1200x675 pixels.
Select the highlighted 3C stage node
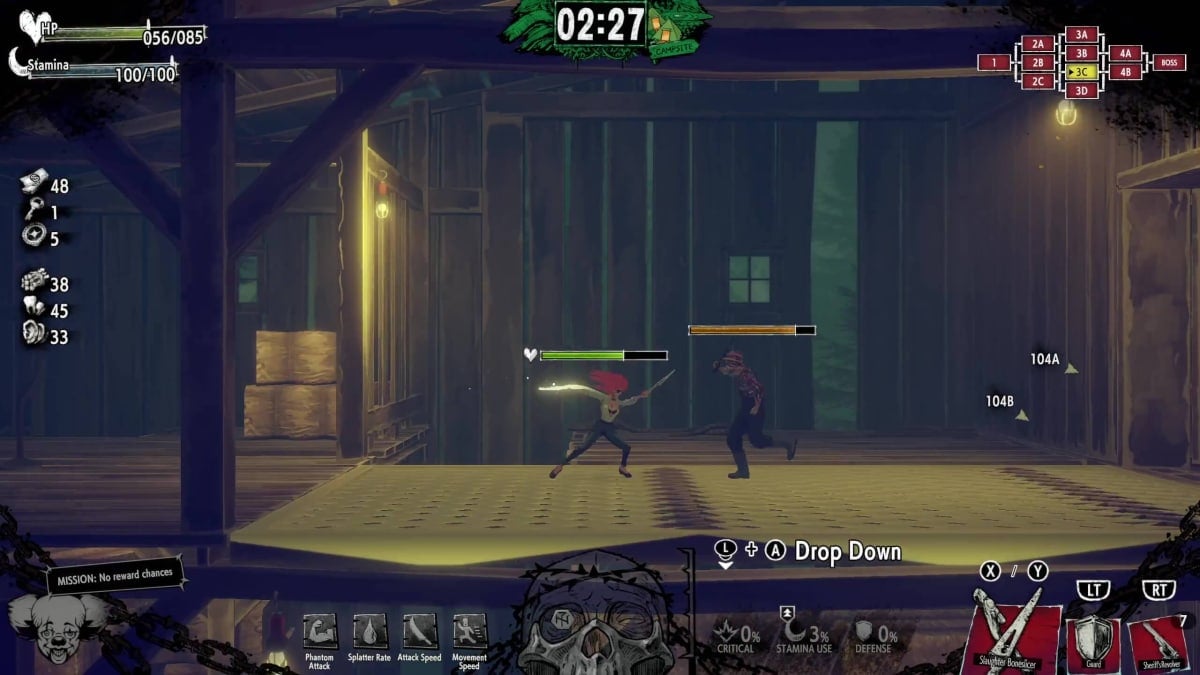pyautogui.click(x=1081, y=72)
